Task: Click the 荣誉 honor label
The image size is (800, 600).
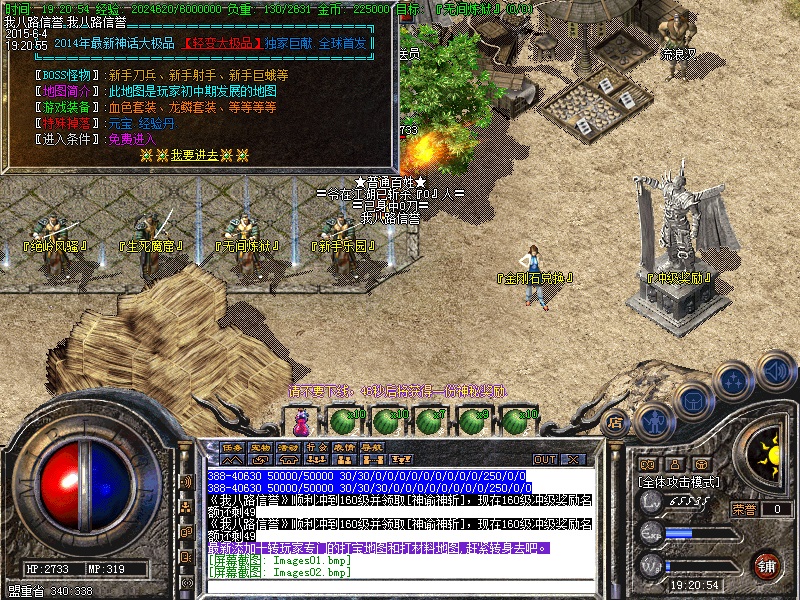Action: coord(745,509)
